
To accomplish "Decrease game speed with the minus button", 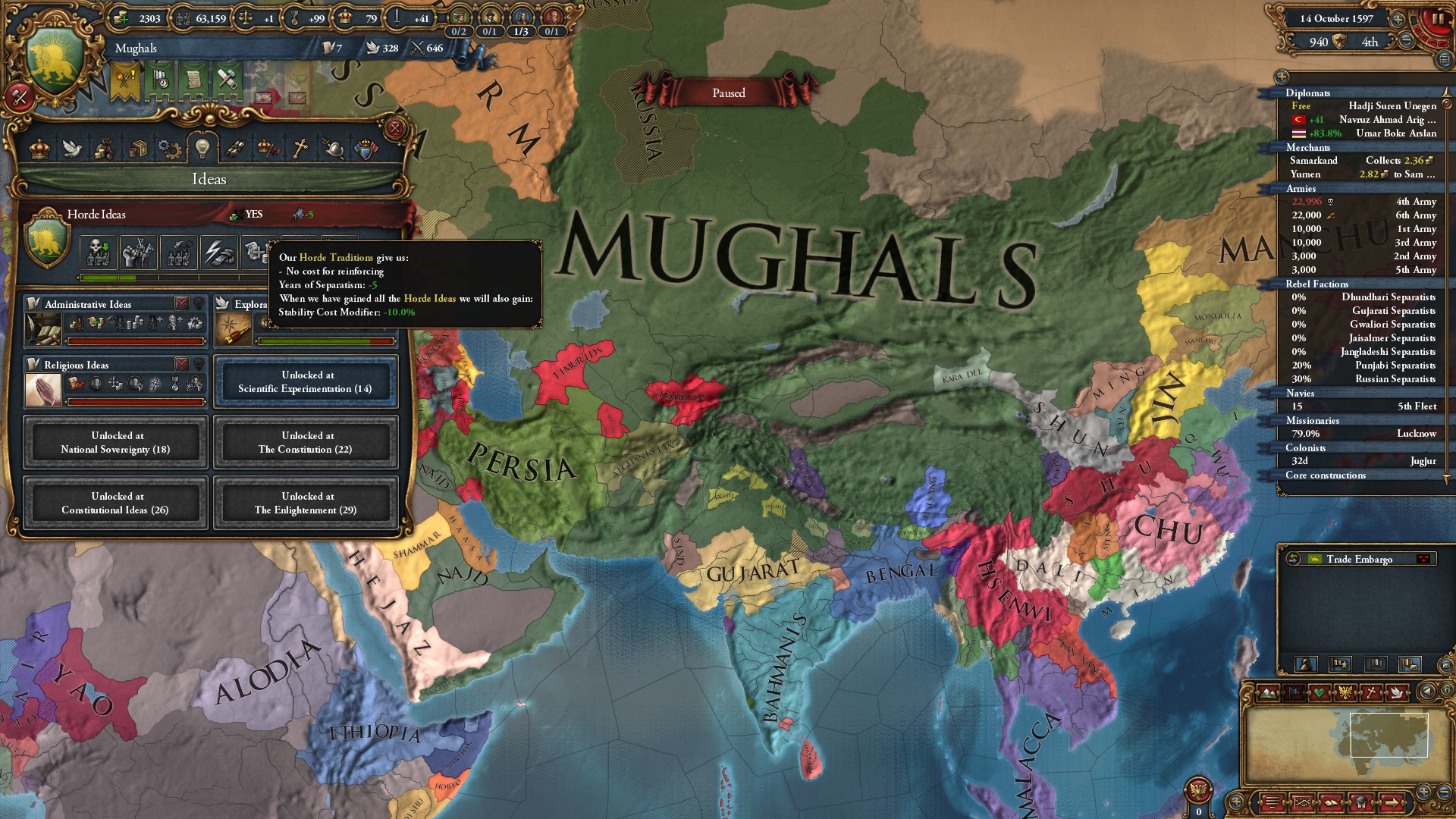I will (x=1406, y=41).
